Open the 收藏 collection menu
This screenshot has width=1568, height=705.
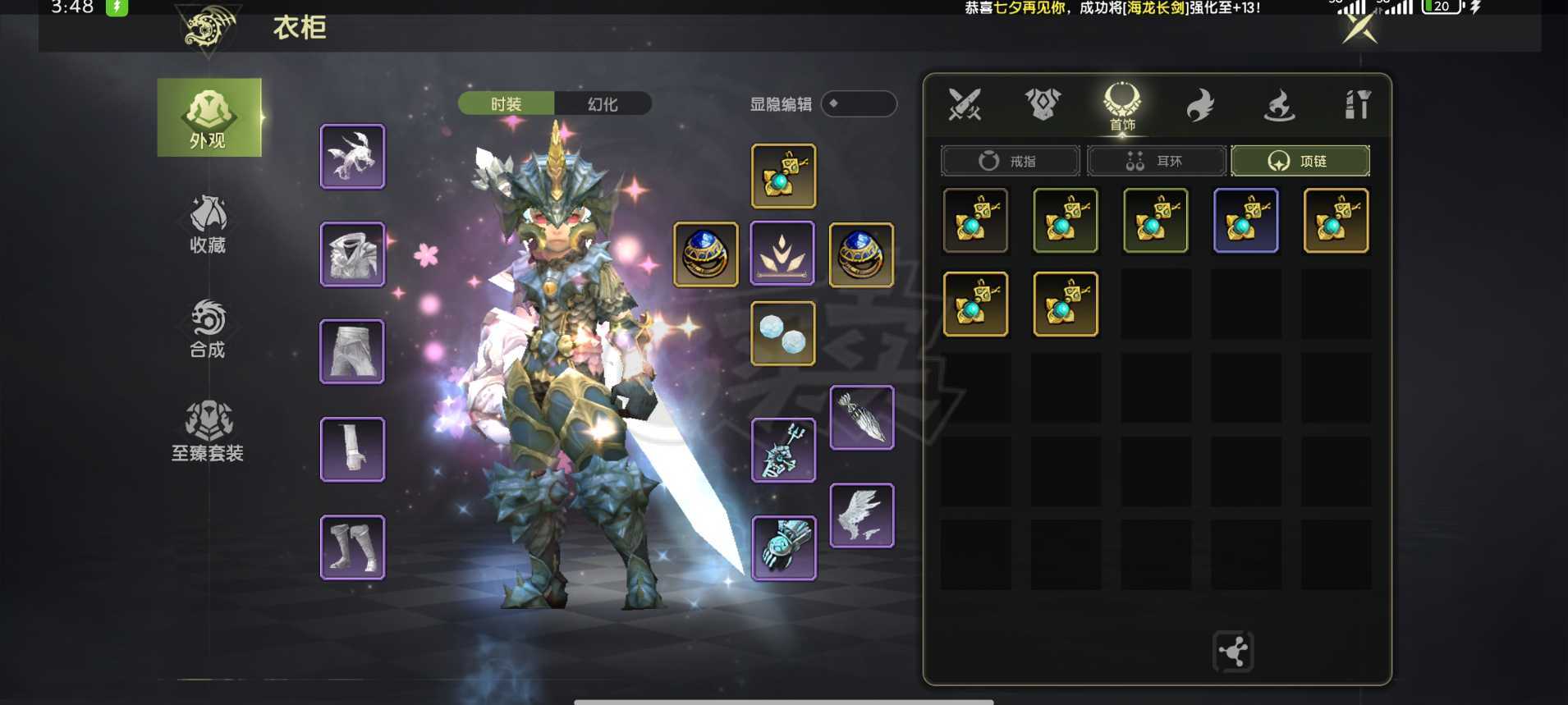point(208,223)
